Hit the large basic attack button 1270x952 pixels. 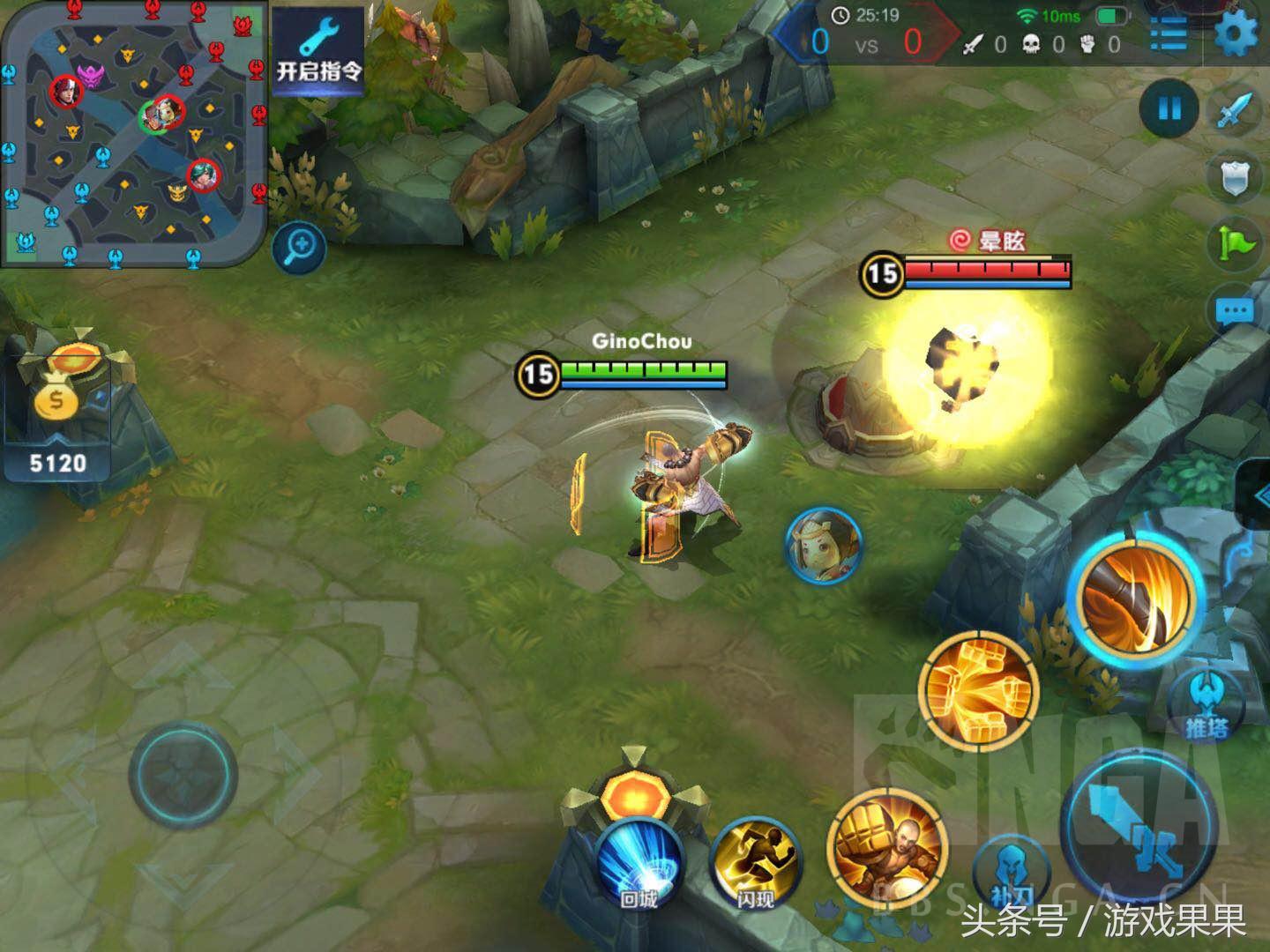1143,829
